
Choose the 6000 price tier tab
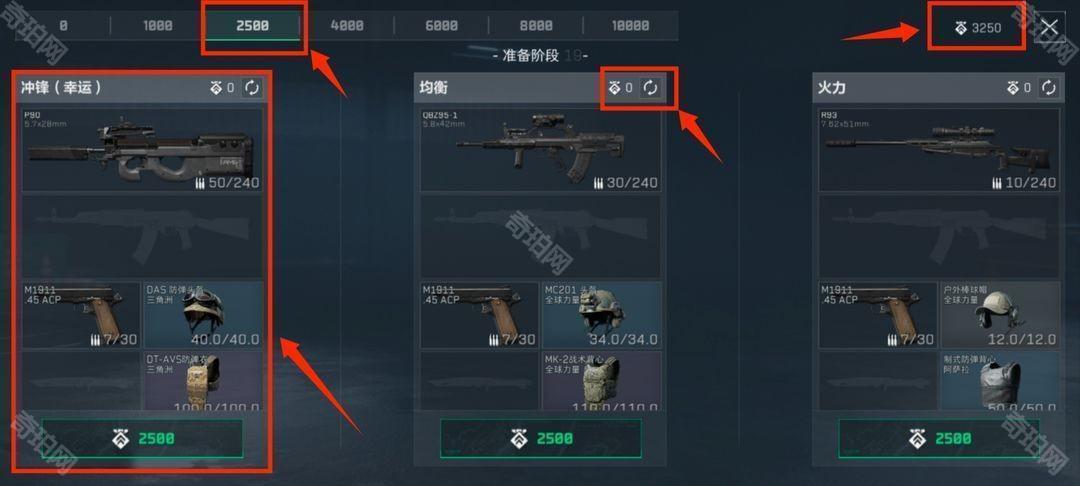441,26
